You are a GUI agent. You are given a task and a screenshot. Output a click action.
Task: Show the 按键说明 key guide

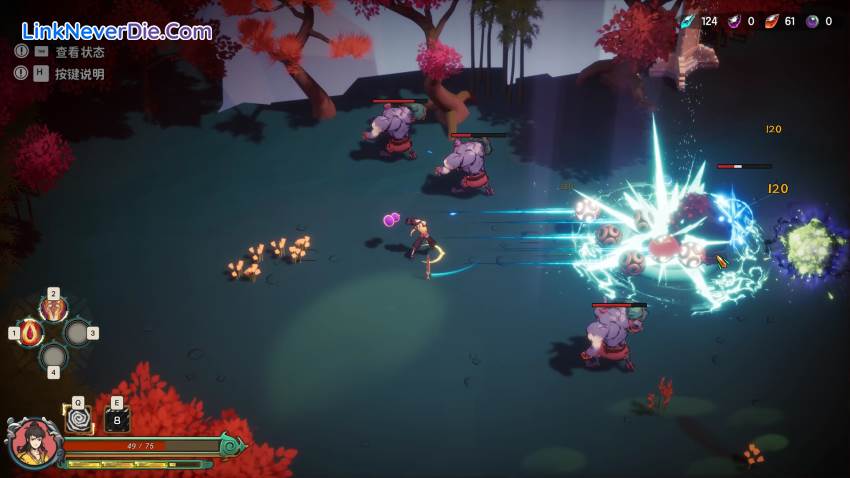(x=79, y=74)
